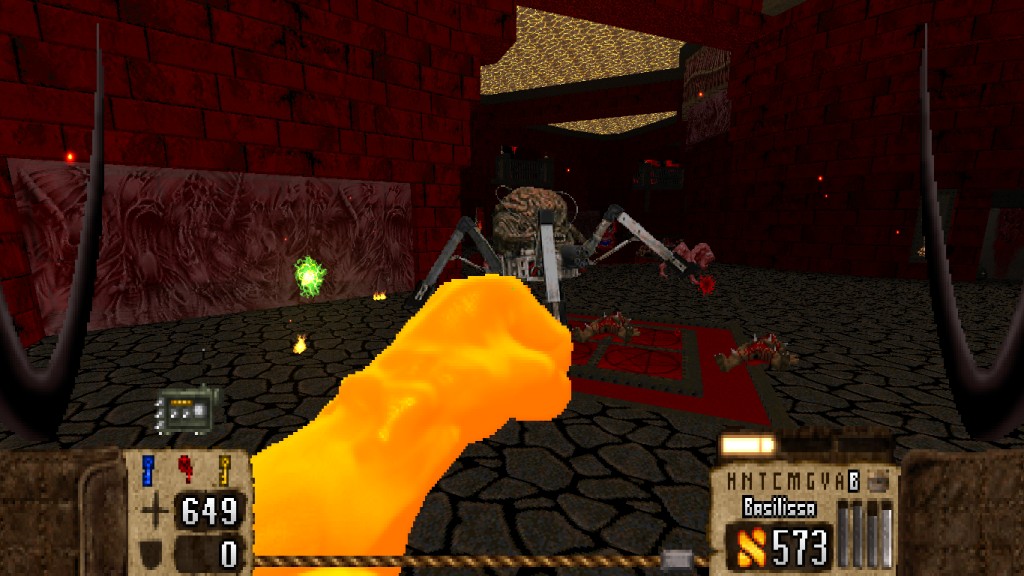Image resolution: width=1024 pixels, height=576 pixels.
Task: Click the small icon beside weapon letters
Action: [877, 481]
